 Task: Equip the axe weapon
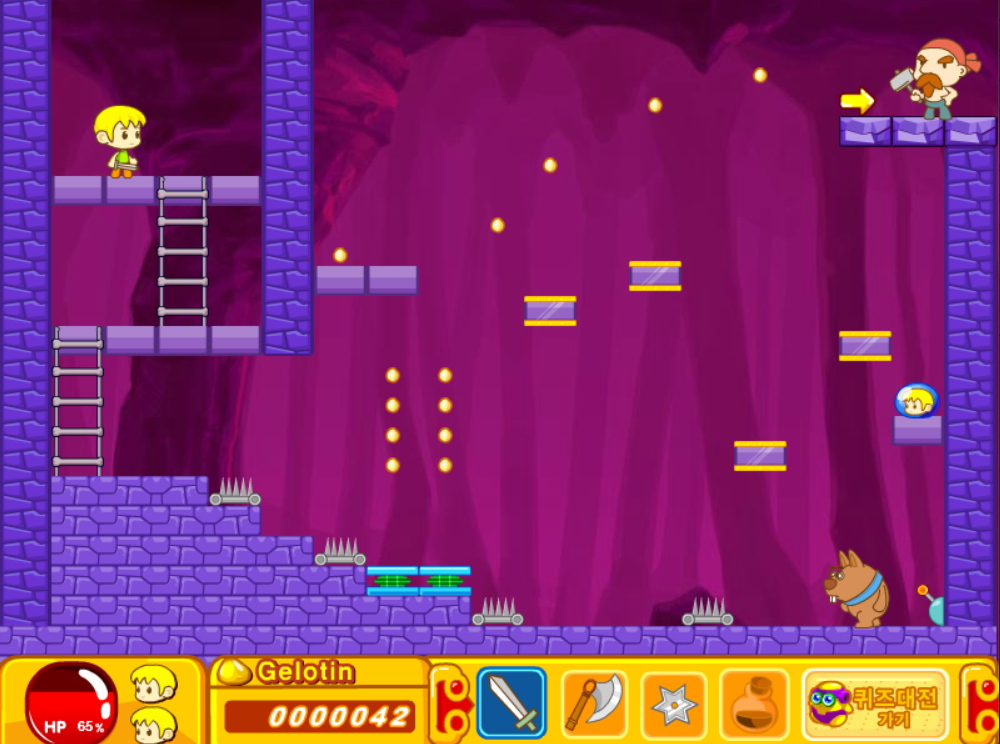[594, 702]
